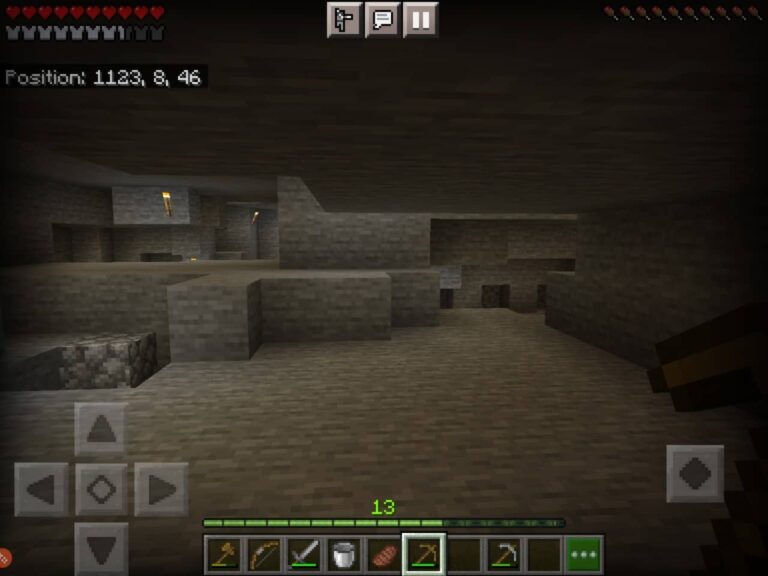Open the inventory with the three-dot button

click(x=584, y=554)
